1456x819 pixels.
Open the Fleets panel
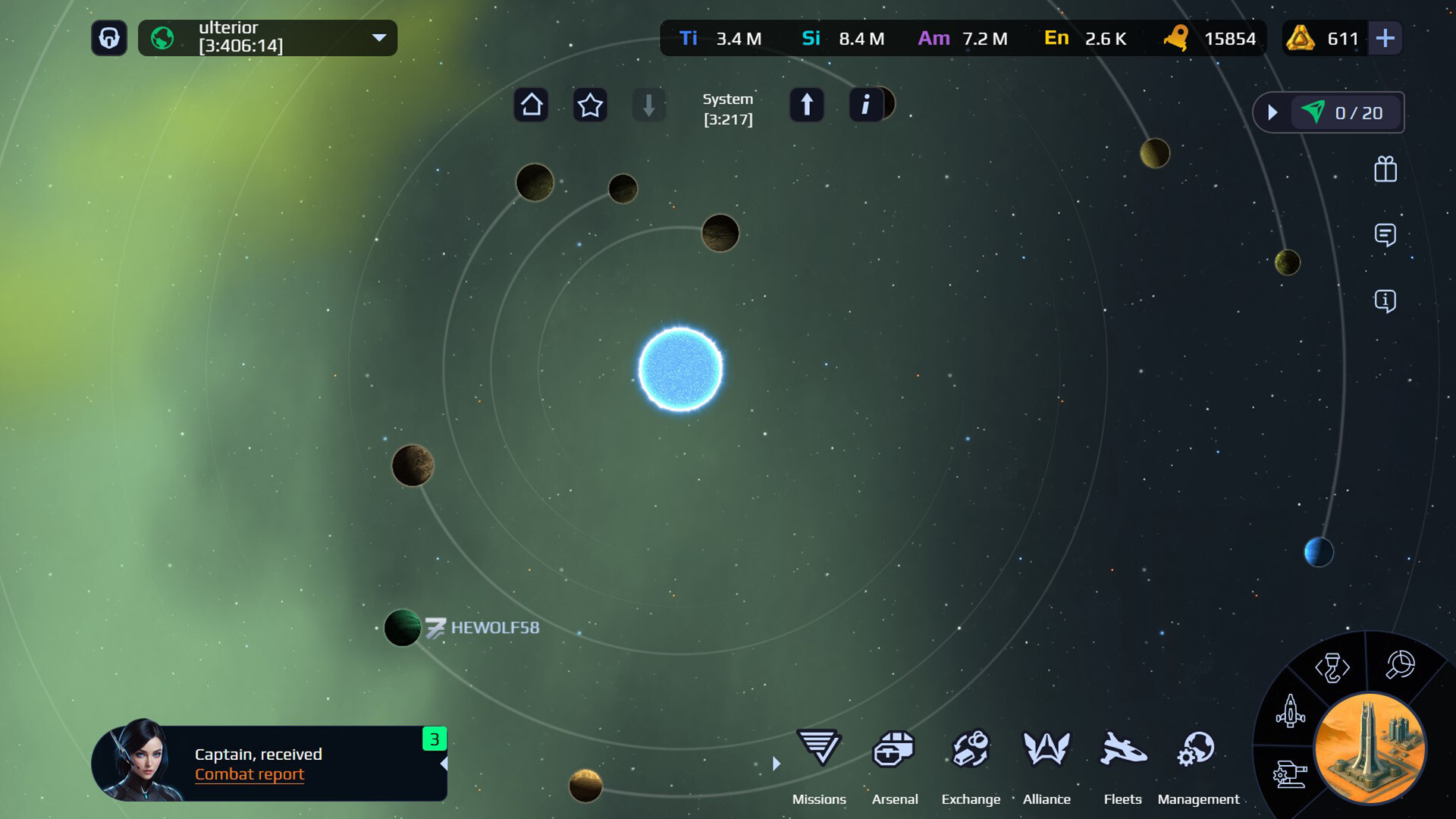point(1122,751)
